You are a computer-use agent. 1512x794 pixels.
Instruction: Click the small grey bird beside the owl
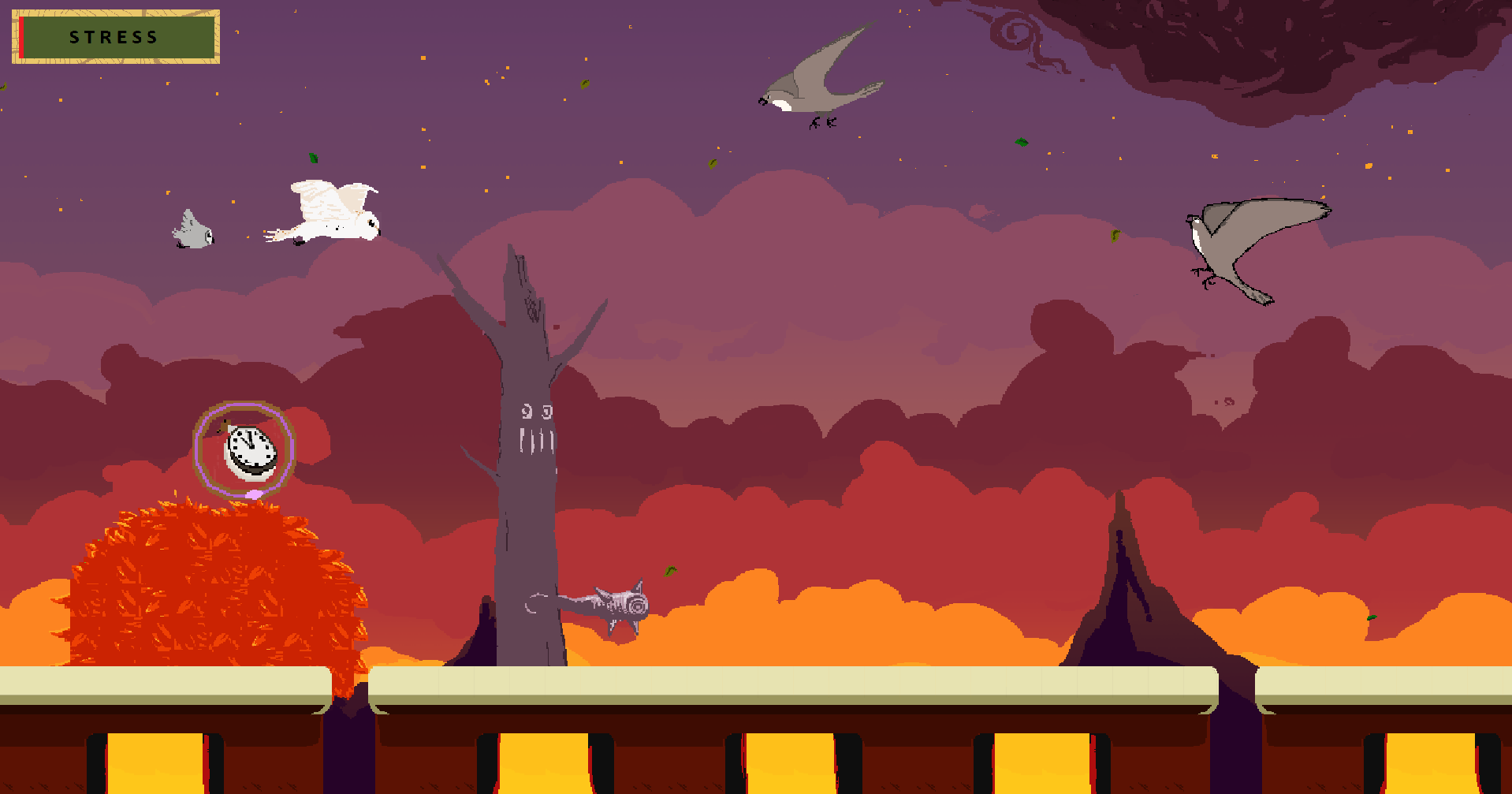pyautogui.click(x=192, y=229)
